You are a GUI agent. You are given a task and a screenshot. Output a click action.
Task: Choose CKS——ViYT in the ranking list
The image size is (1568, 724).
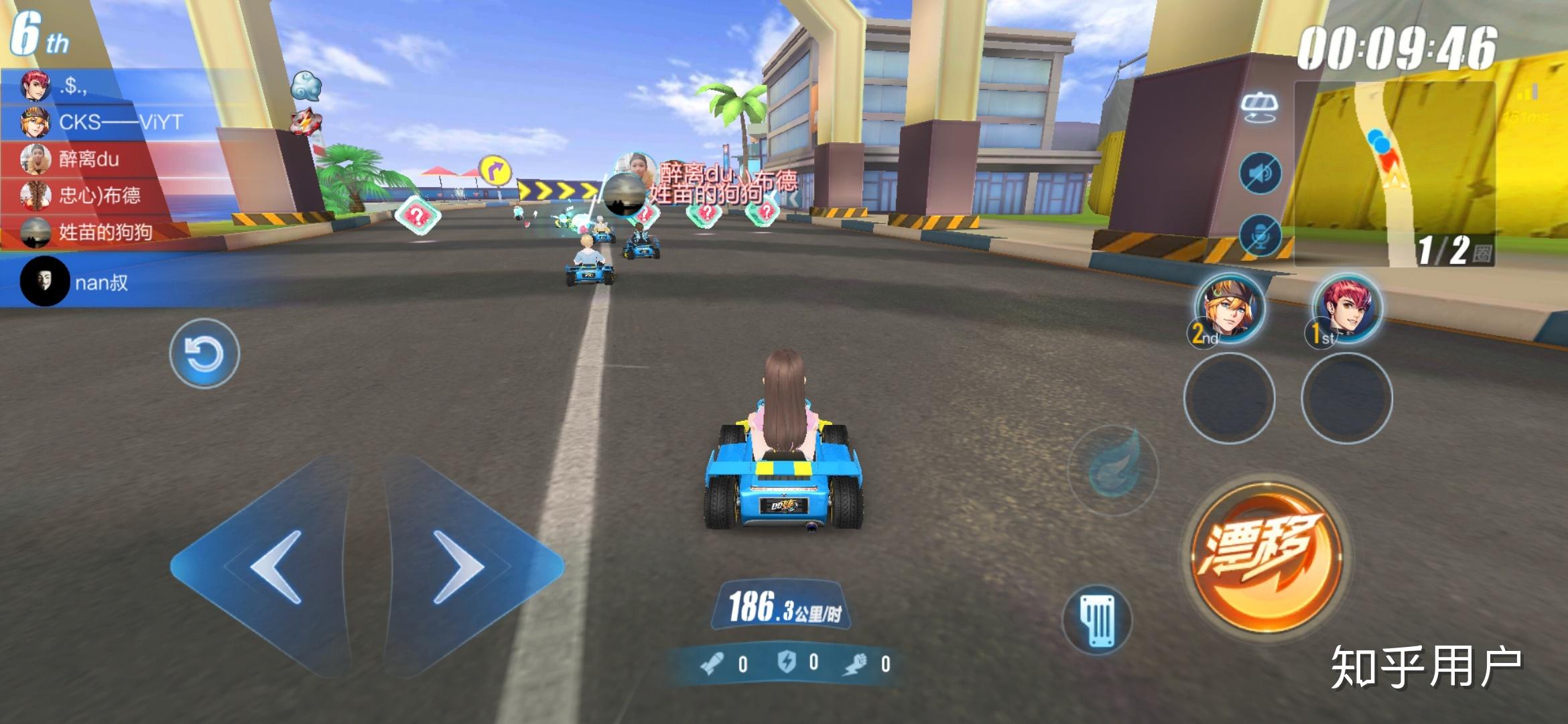coord(119,122)
